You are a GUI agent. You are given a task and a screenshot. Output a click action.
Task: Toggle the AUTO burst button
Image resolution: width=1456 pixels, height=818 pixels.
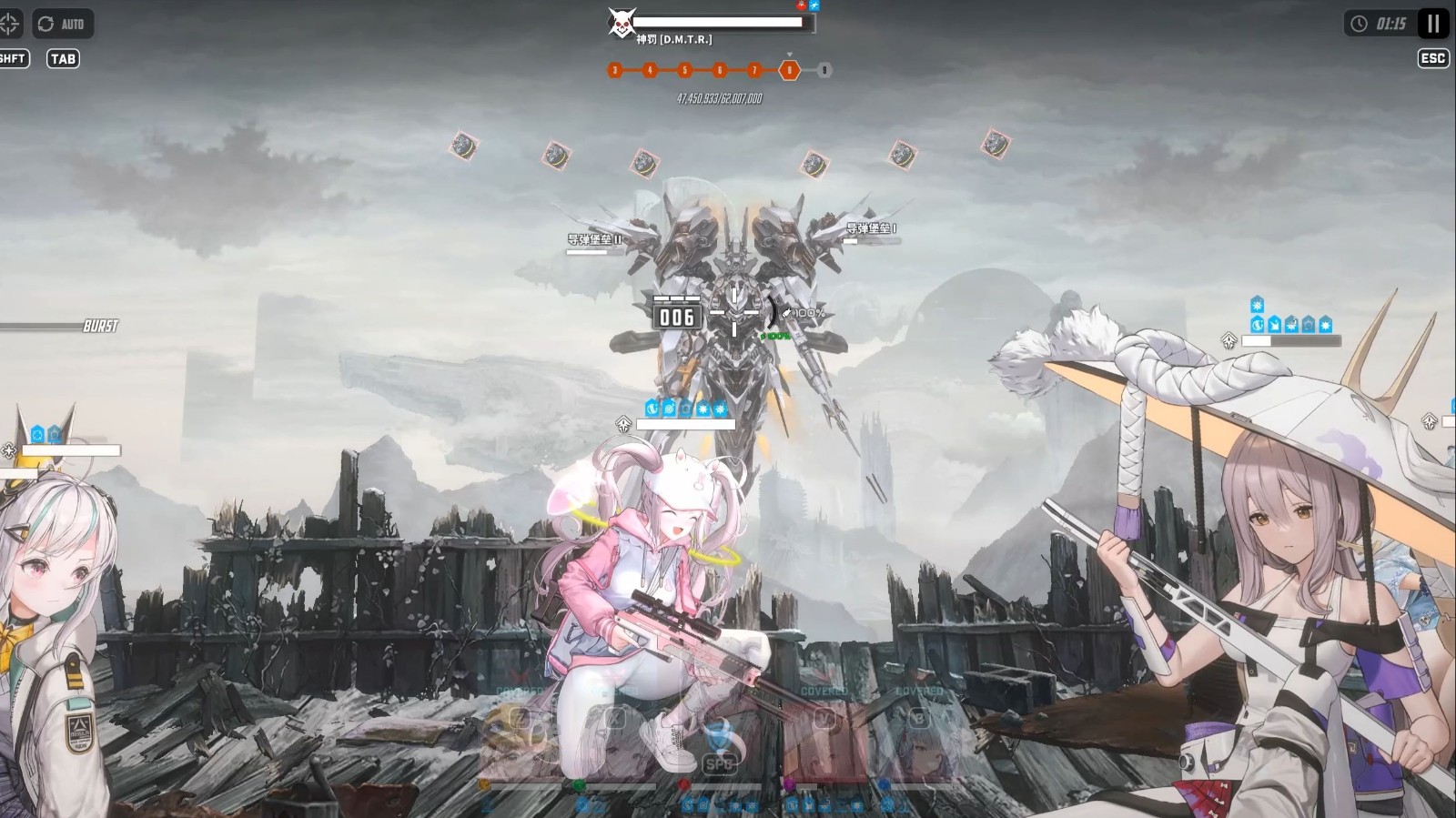point(63,24)
